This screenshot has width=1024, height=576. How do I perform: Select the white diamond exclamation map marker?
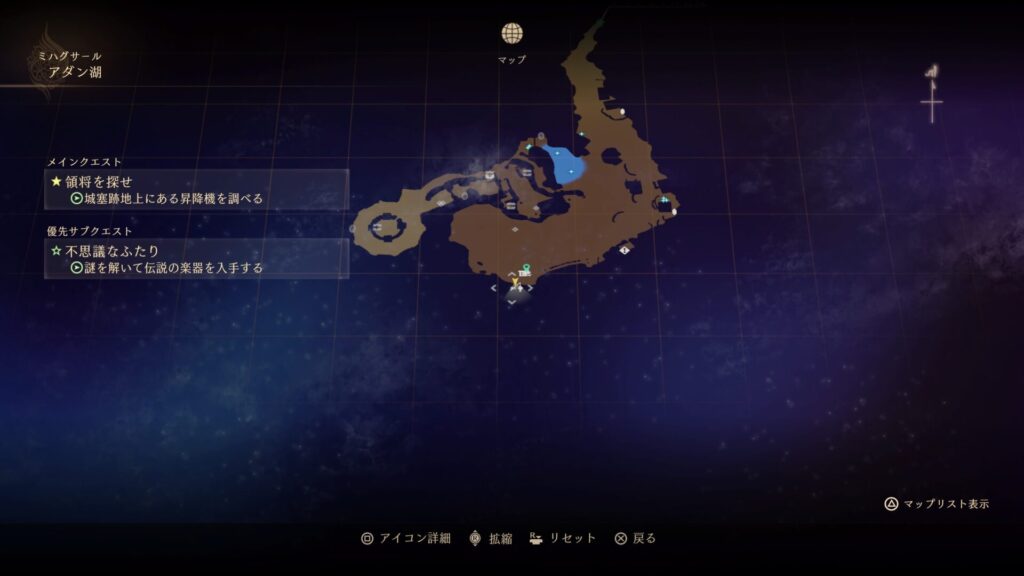click(625, 249)
